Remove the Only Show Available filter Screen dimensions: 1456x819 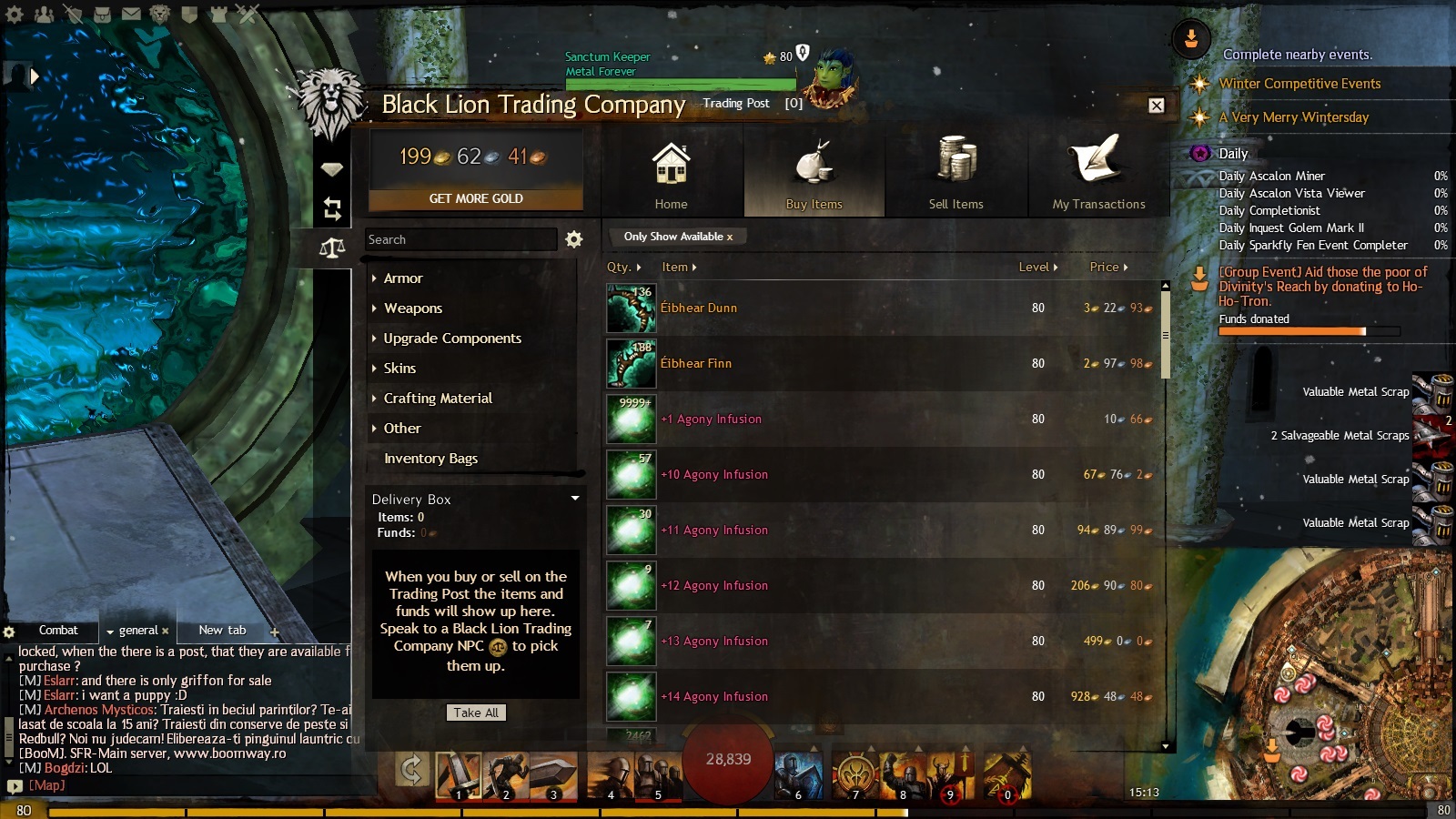[x=729, y=237]
